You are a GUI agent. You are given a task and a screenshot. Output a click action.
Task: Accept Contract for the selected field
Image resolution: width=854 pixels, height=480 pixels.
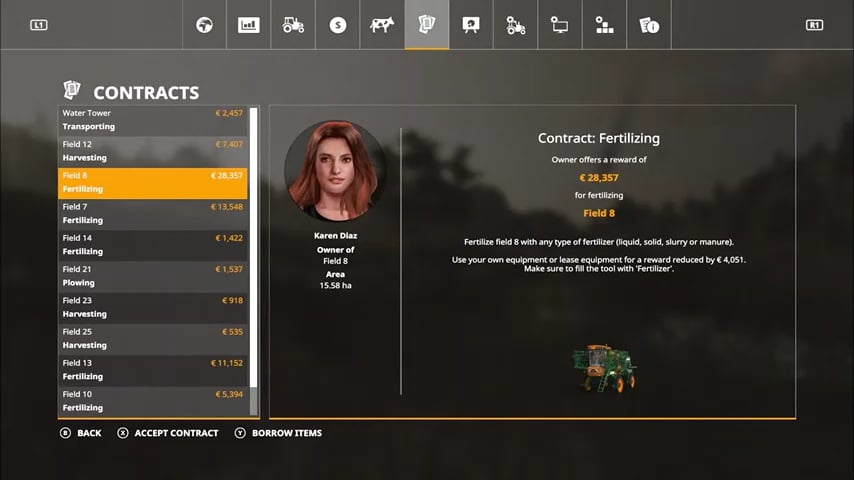tap(175, 433)
